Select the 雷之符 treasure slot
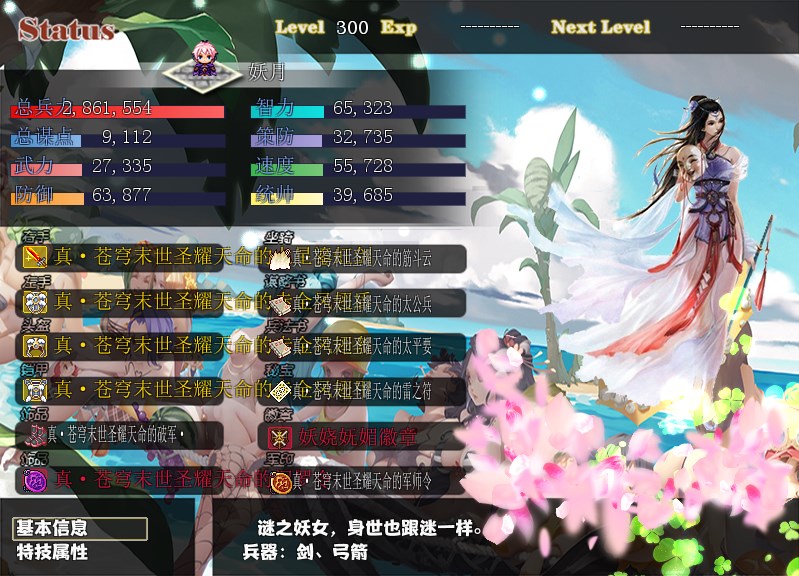This screenshot has width=799, height=576. tap(366, 390)
